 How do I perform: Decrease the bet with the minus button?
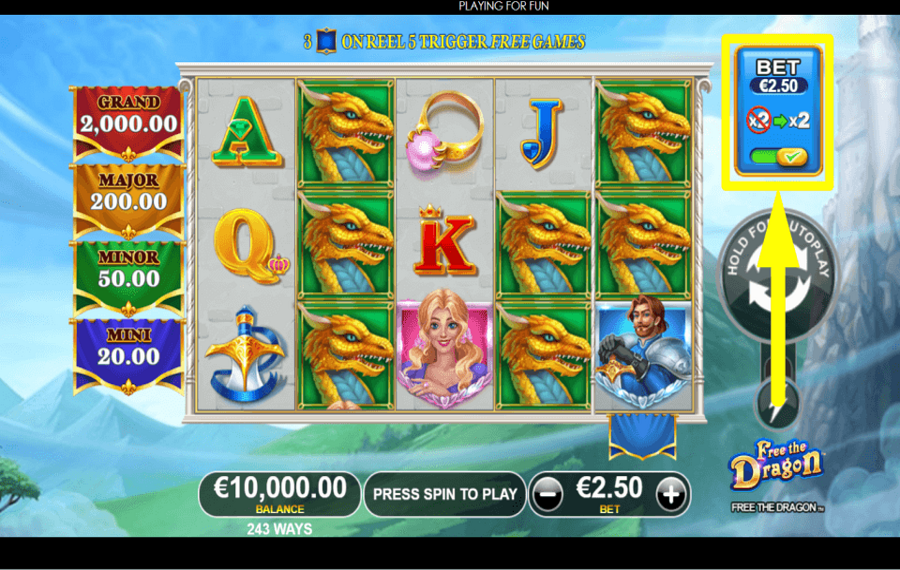546,493
